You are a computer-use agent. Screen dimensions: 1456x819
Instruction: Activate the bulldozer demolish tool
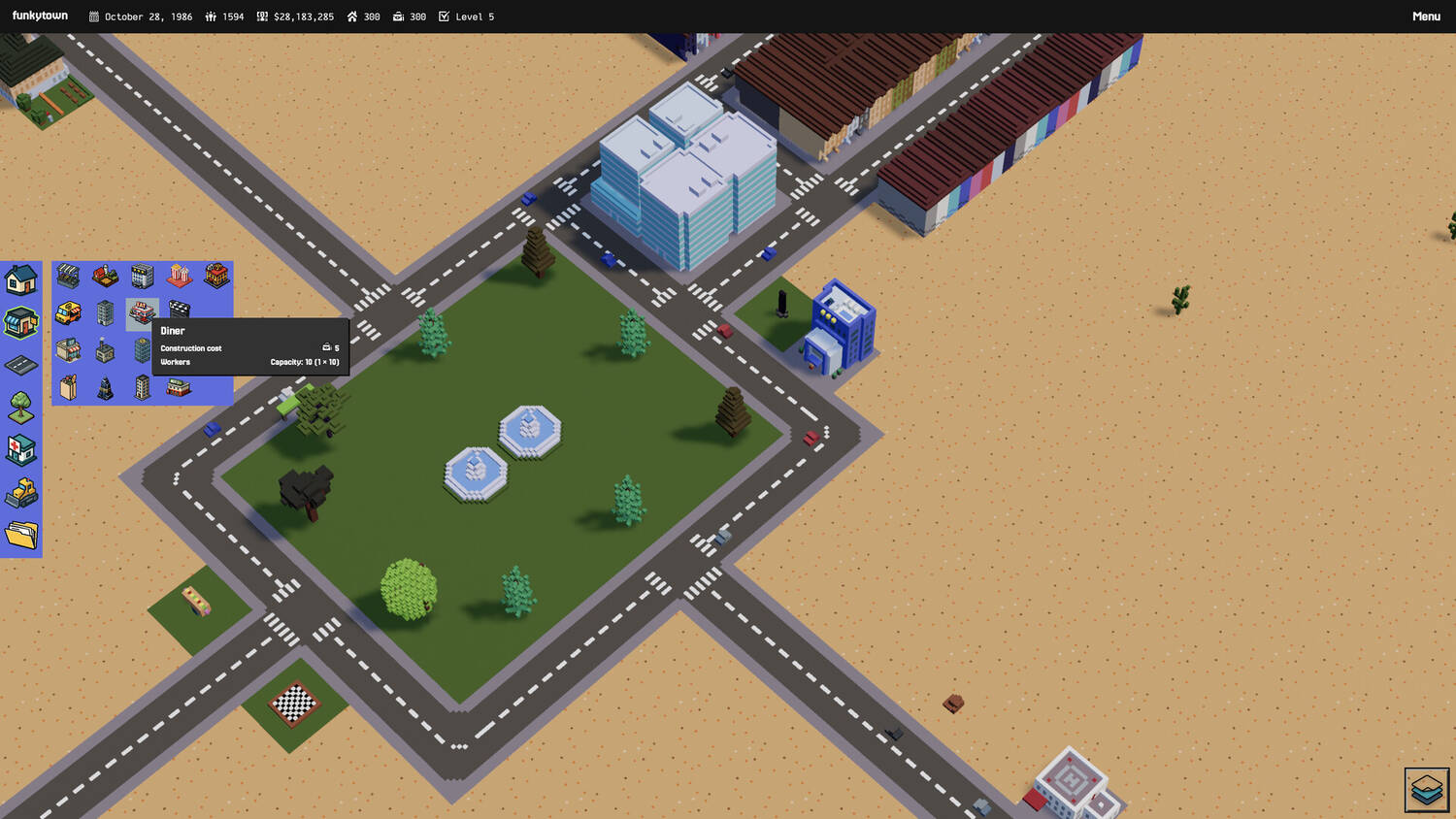(x=21, y=493)
